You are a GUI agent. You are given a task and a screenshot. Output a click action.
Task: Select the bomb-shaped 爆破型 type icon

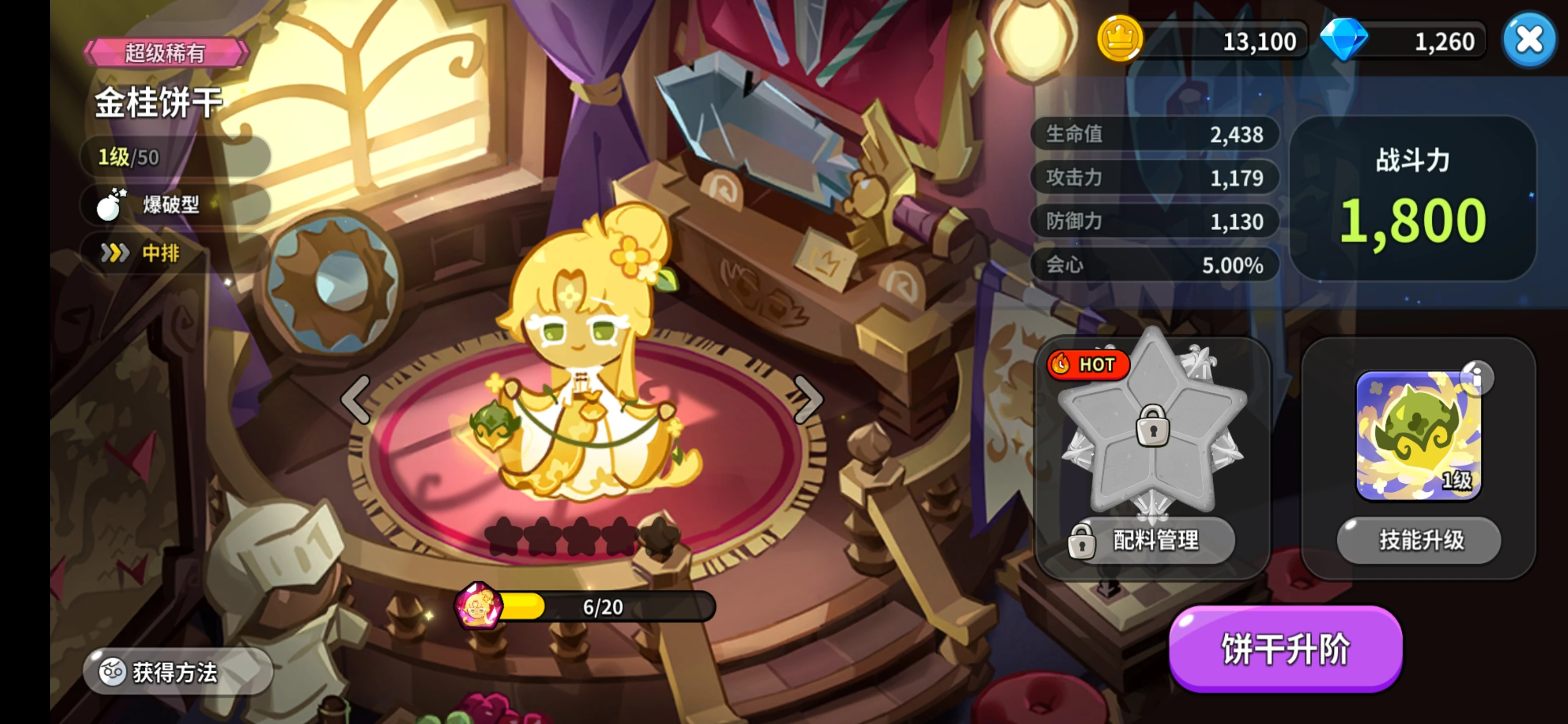[110, 205]
